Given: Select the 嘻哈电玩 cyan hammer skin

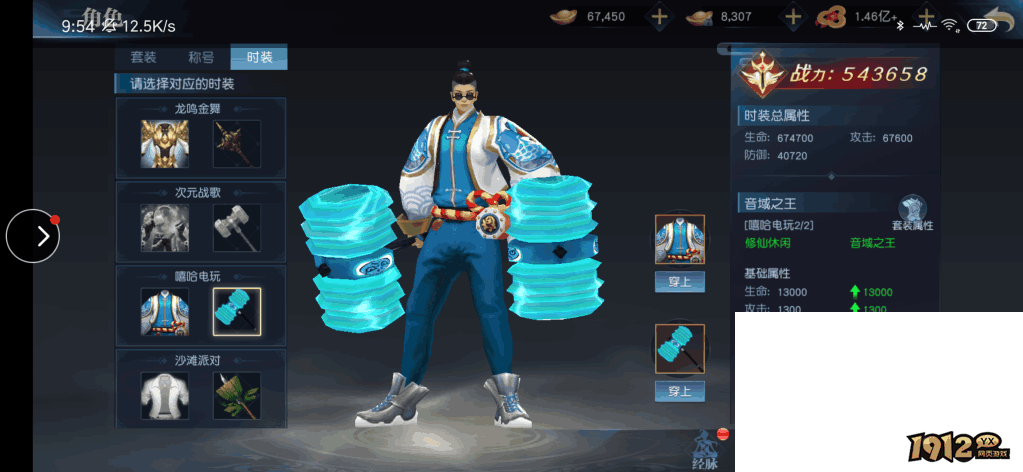Looking at the screenshot, I should (237, 312).
